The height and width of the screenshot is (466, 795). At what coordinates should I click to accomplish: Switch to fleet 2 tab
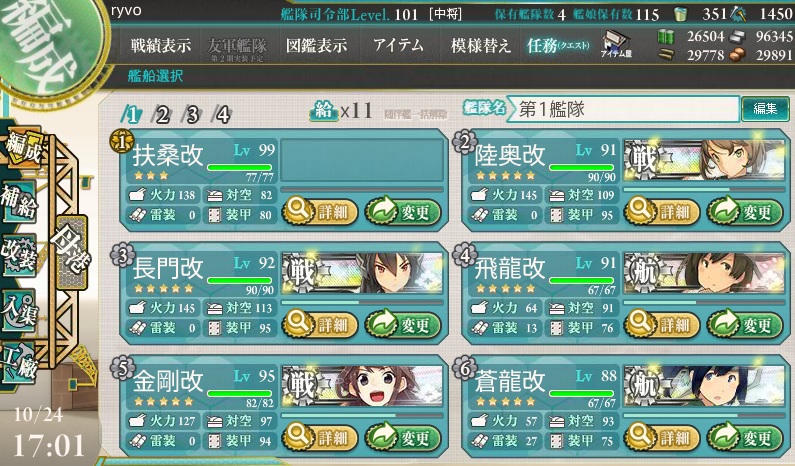[162, 114]
